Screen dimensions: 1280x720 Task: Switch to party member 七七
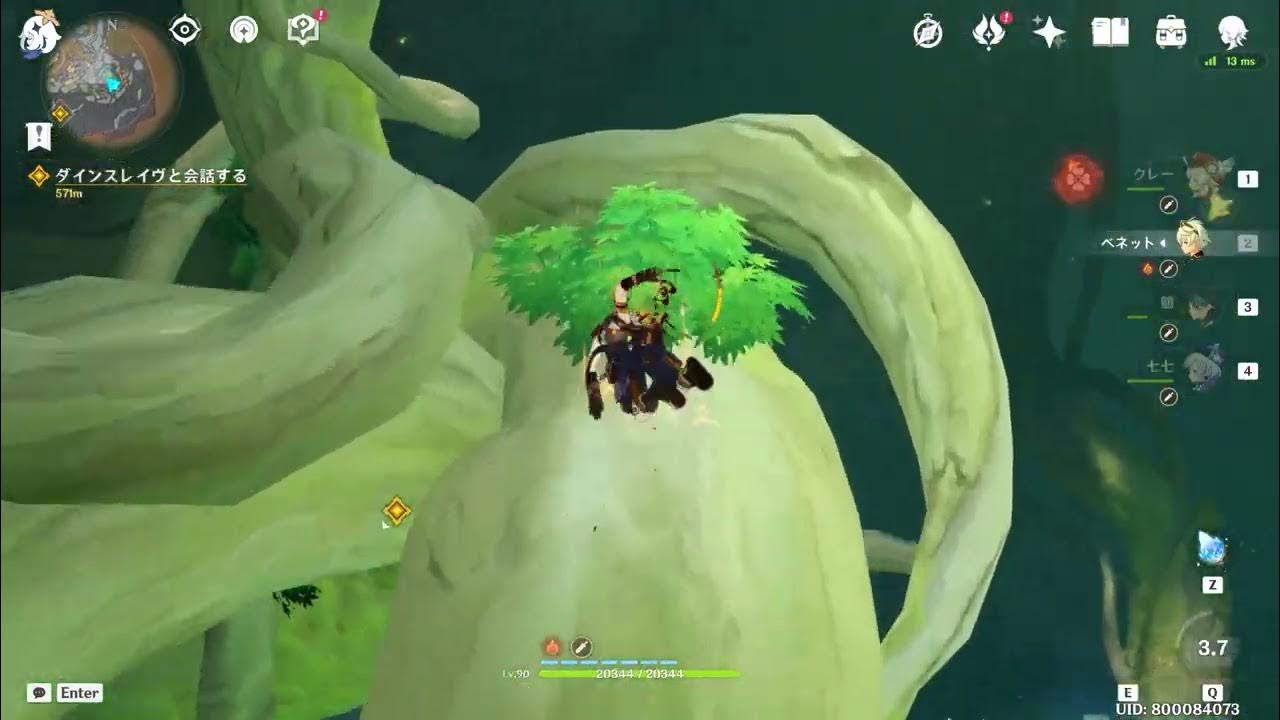[x=1200, y=371]
